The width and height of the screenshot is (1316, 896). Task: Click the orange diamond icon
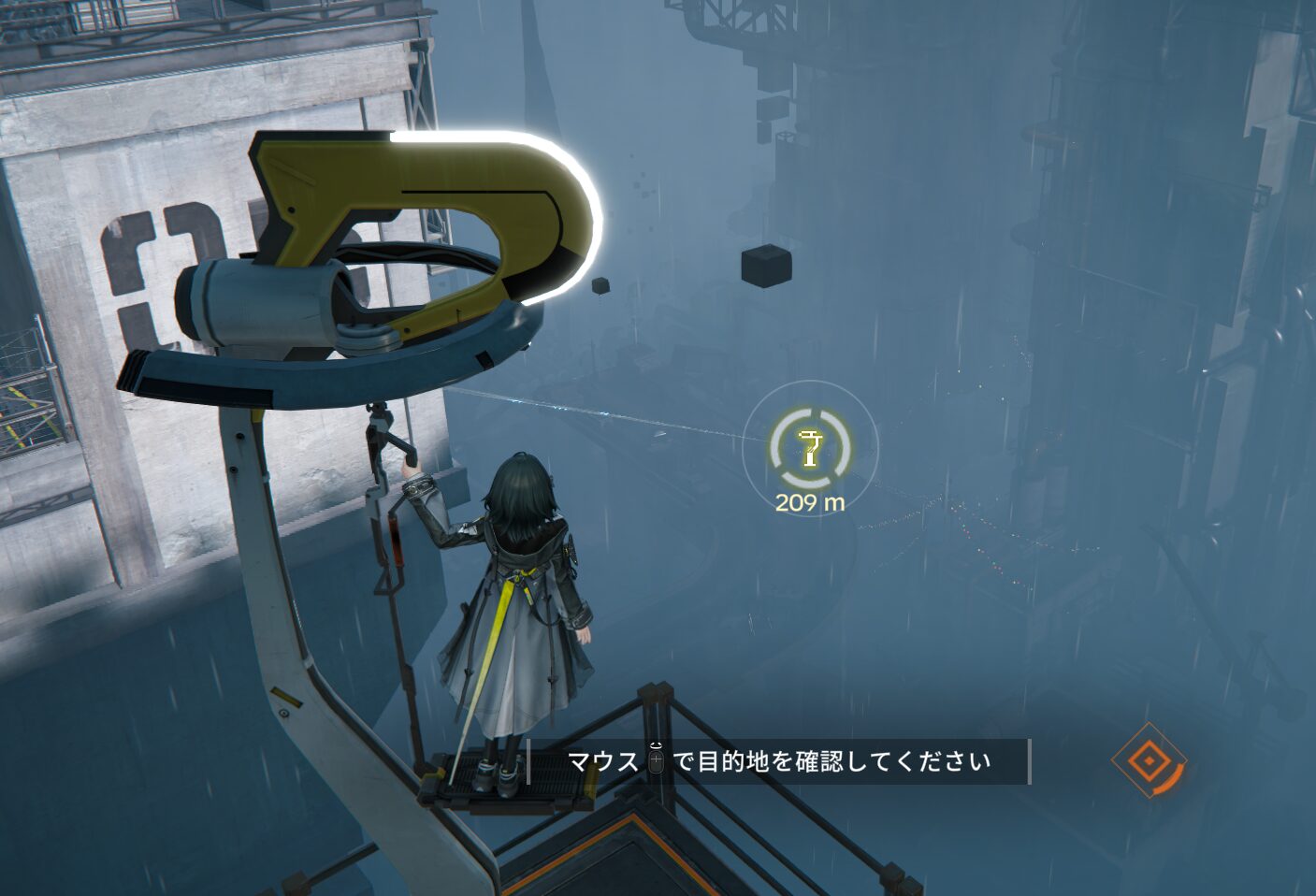click(x=1146, y=761)
